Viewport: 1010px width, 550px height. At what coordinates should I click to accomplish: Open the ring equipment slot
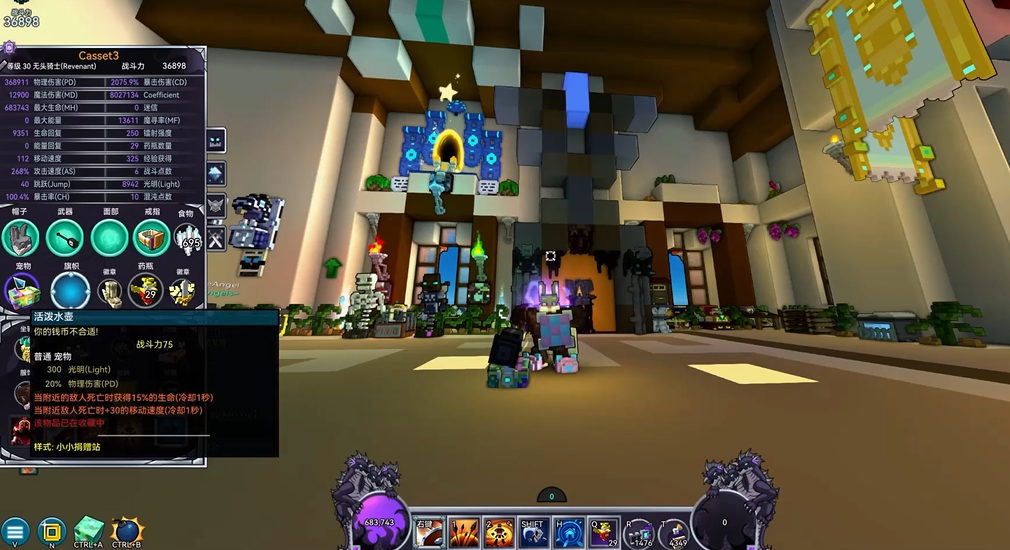point(151,238)
